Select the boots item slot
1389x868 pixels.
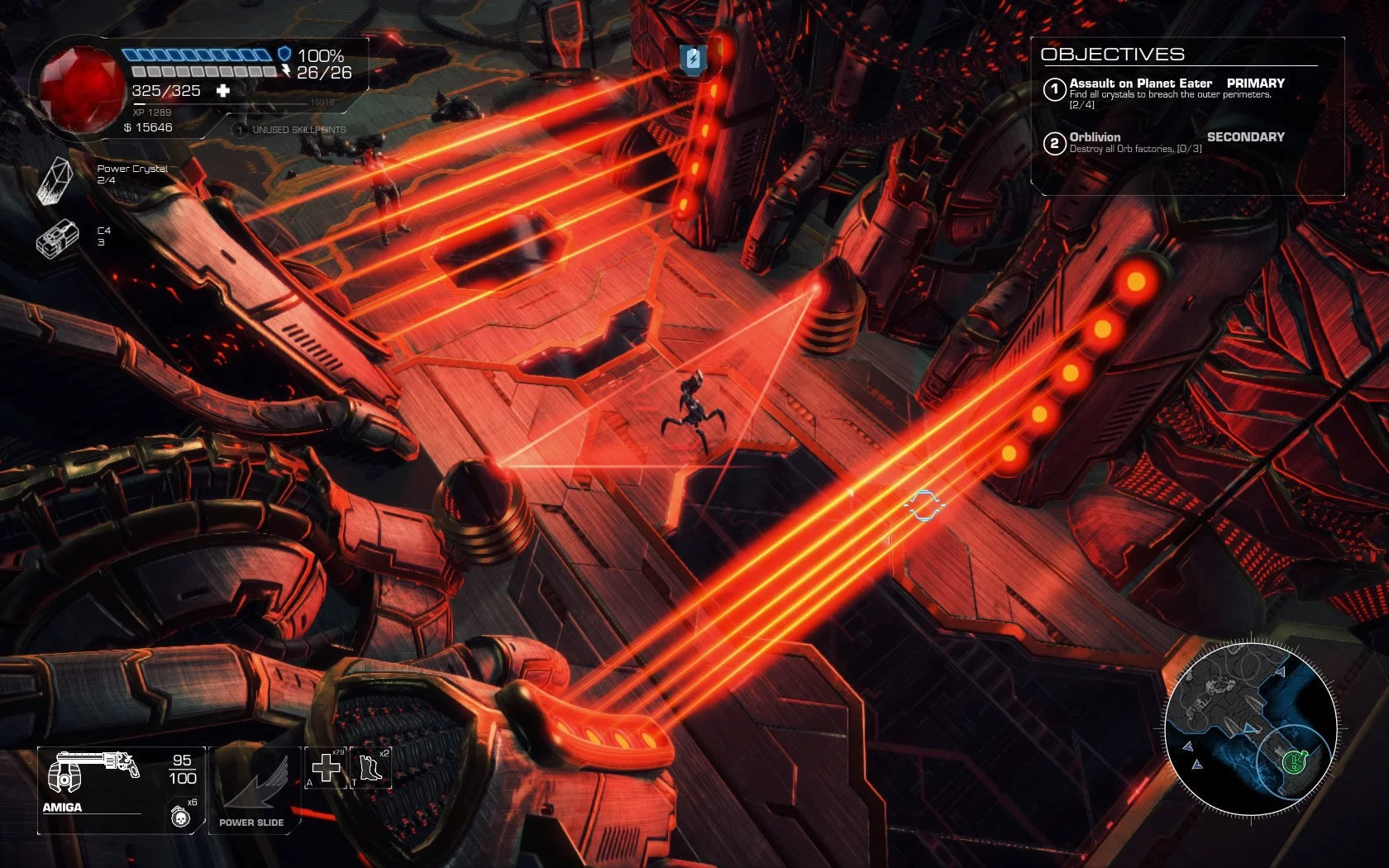click(370, 768)
